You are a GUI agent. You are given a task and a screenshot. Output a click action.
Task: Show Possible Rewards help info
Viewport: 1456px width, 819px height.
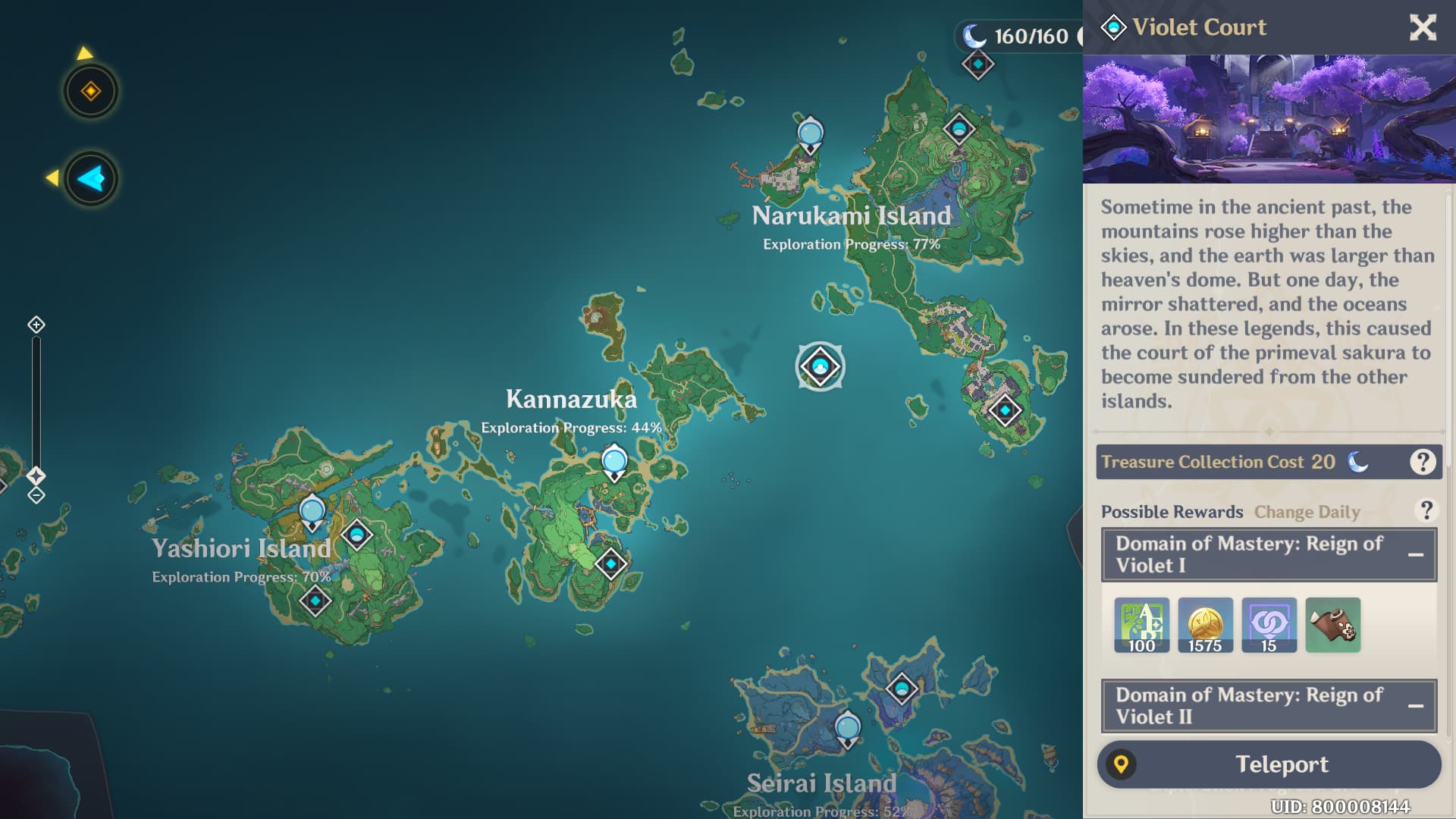pos(1426,511)
